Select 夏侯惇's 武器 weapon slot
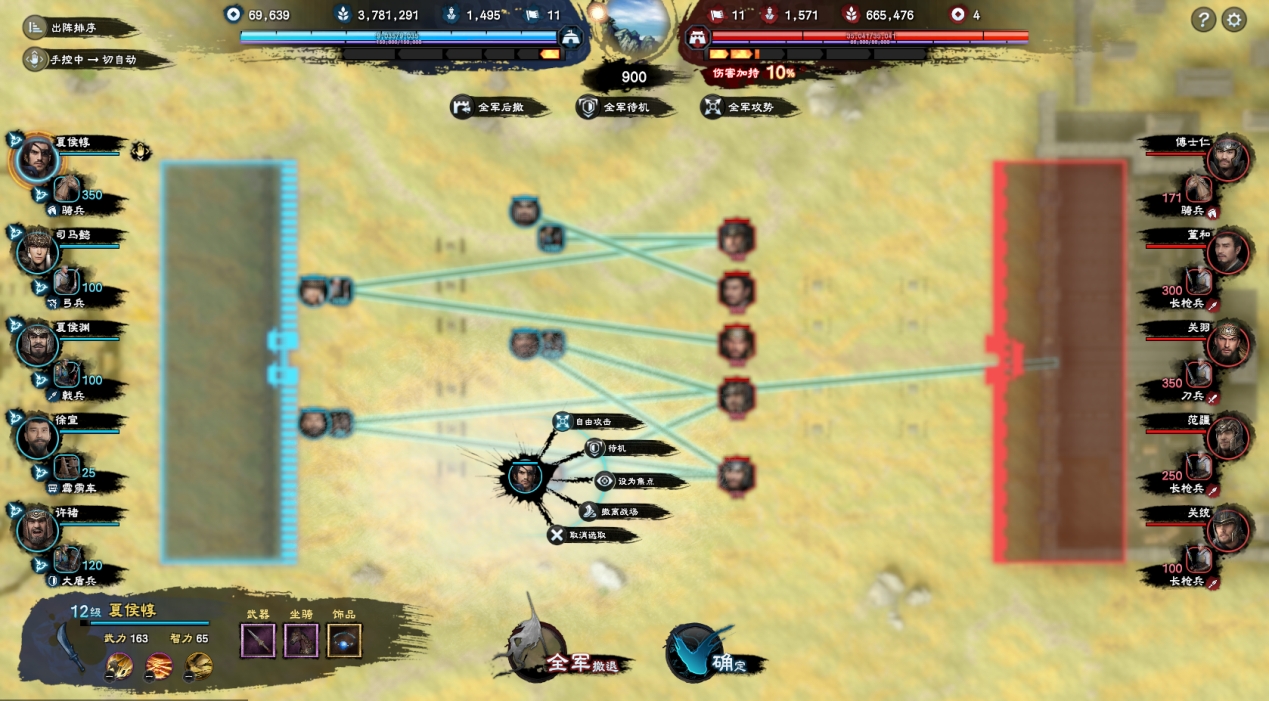Screen dimensions: 1269x701 [258, 641]
